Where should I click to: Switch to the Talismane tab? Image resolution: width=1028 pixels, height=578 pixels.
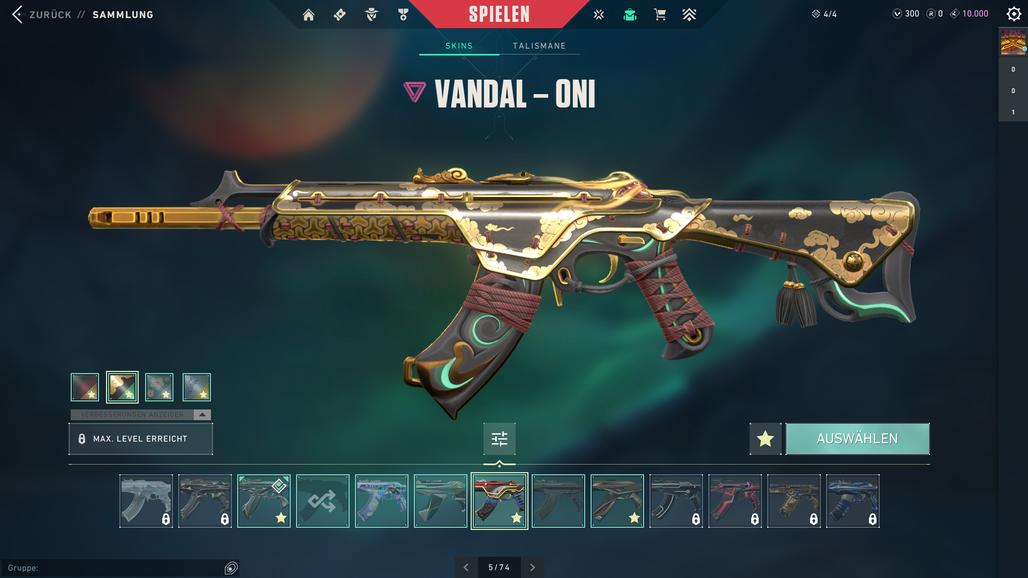pos(539,46)
